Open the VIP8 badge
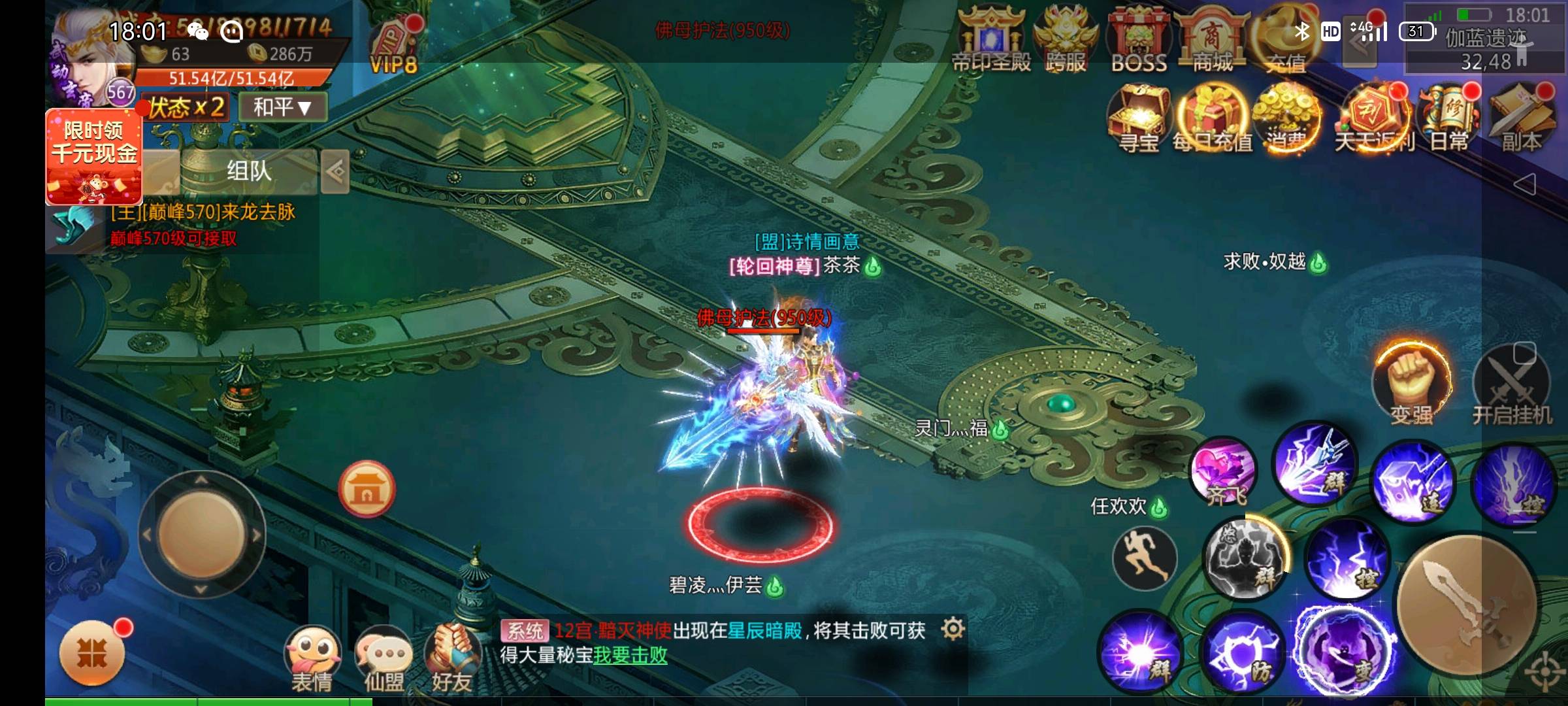The image size is (1568, 706). [393, 47]
